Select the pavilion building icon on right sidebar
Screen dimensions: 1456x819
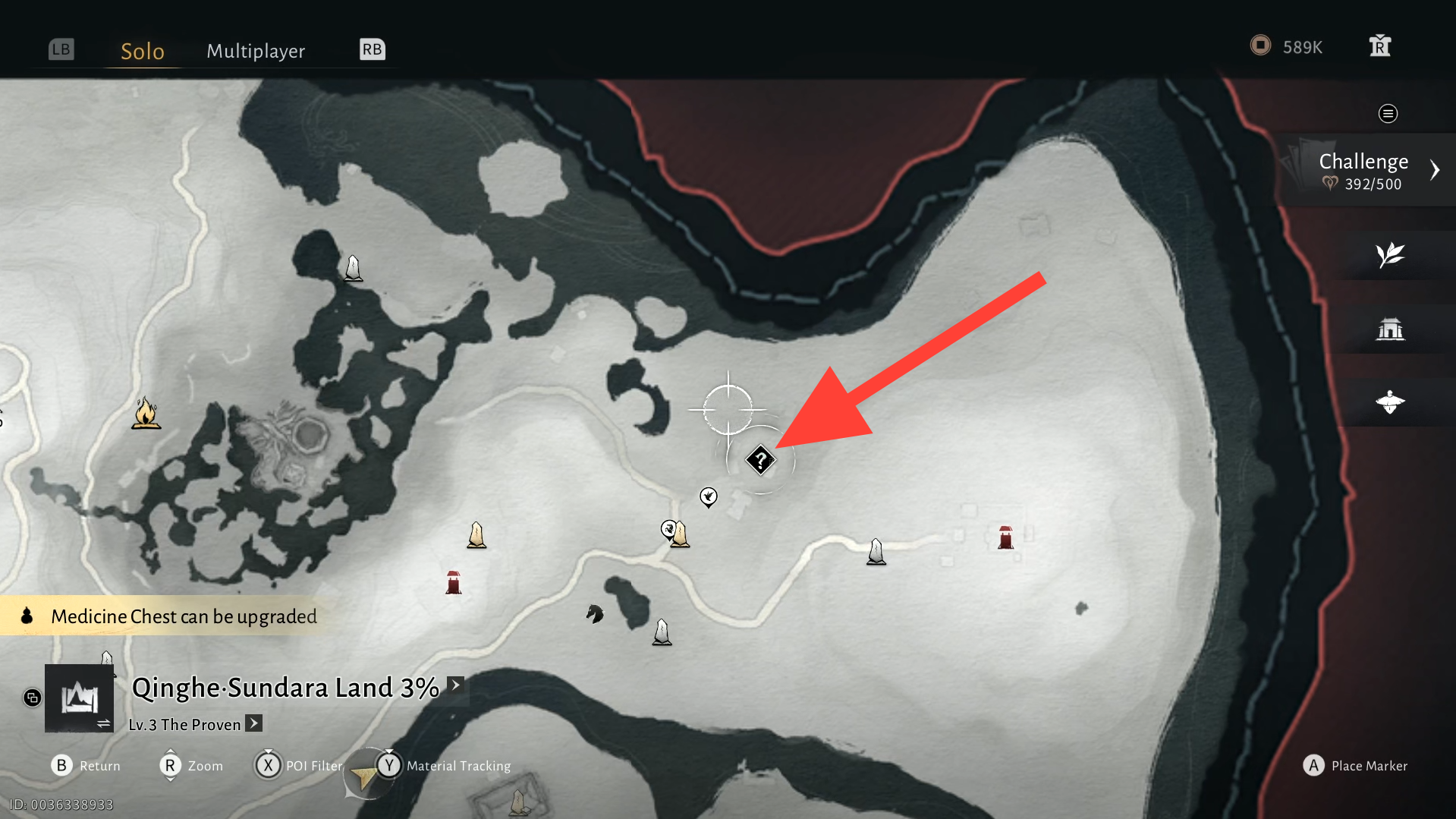click(x=1390, y=329)
